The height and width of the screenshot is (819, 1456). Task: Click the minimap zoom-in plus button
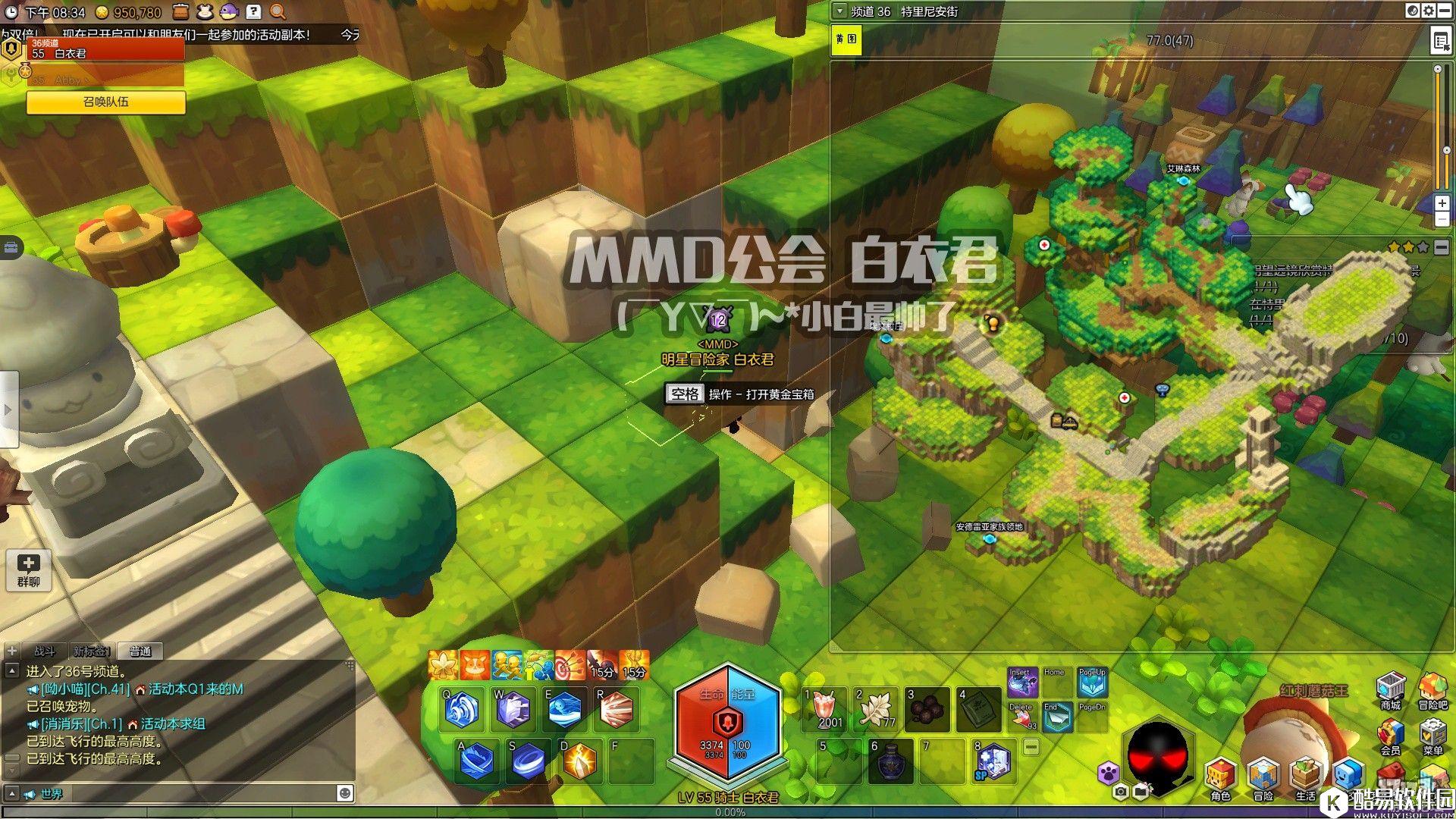click(1442, 203)
